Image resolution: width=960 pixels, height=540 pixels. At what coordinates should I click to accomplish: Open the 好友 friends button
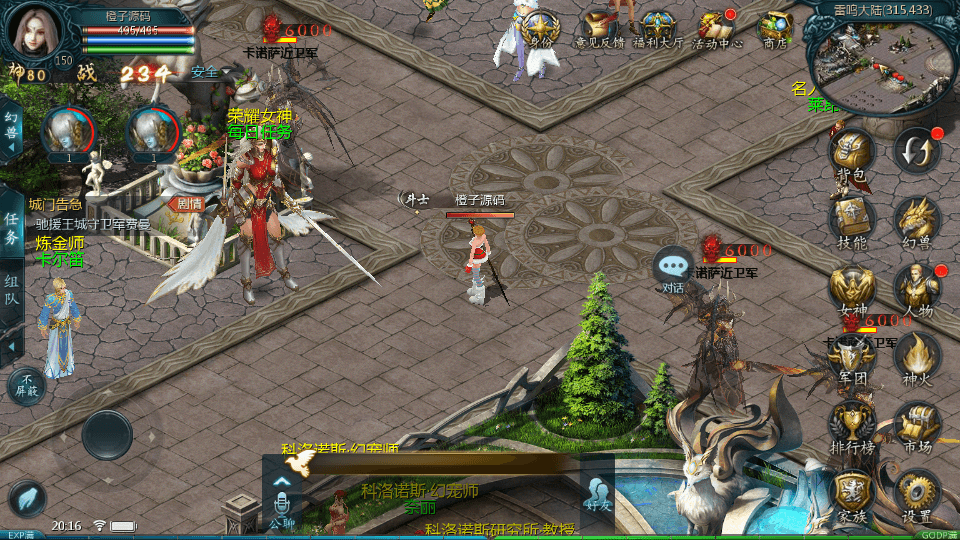pos(598,490)
